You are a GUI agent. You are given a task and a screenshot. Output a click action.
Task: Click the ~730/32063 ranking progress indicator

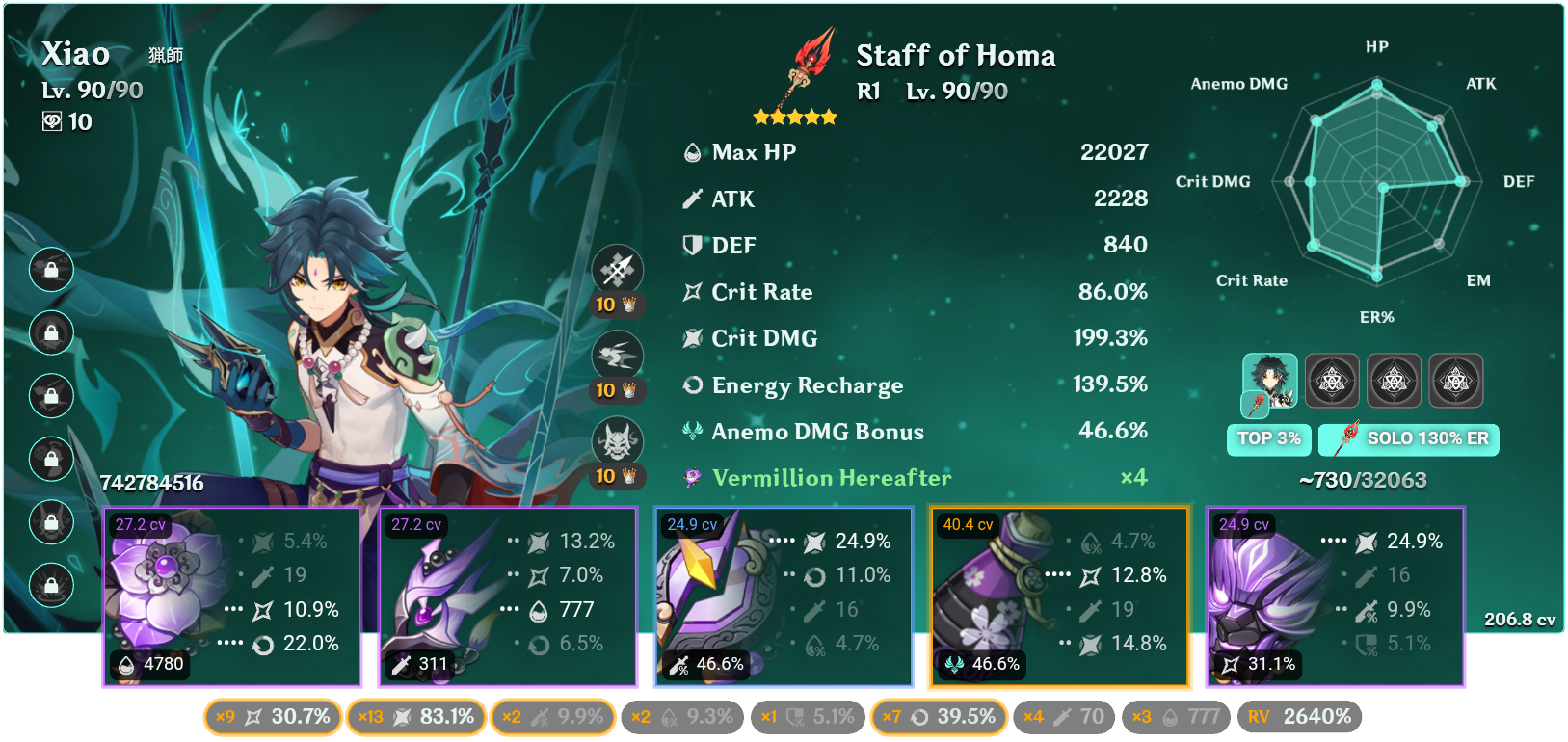1364,478
